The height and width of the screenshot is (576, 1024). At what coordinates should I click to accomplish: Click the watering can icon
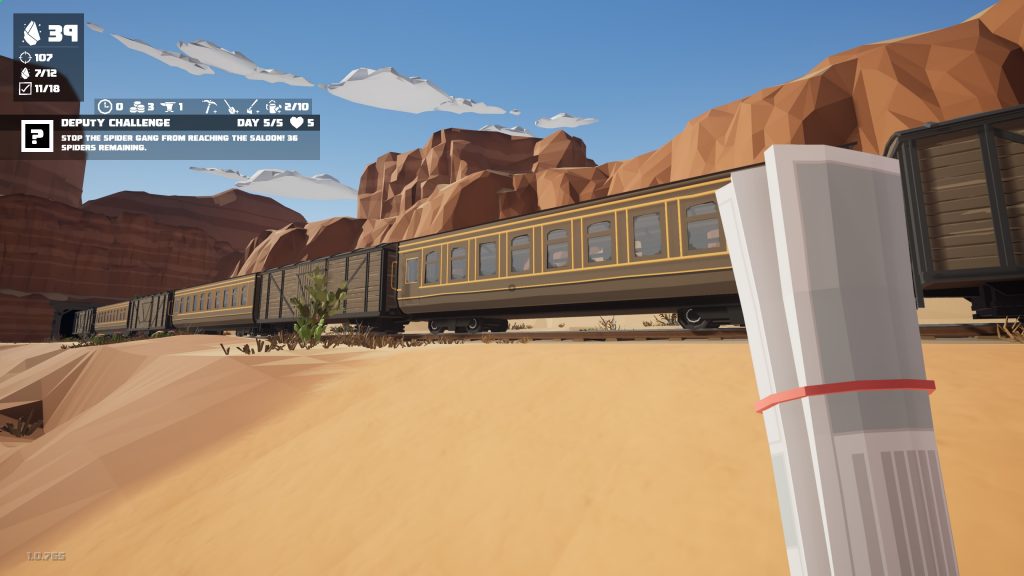coord(273,106)
